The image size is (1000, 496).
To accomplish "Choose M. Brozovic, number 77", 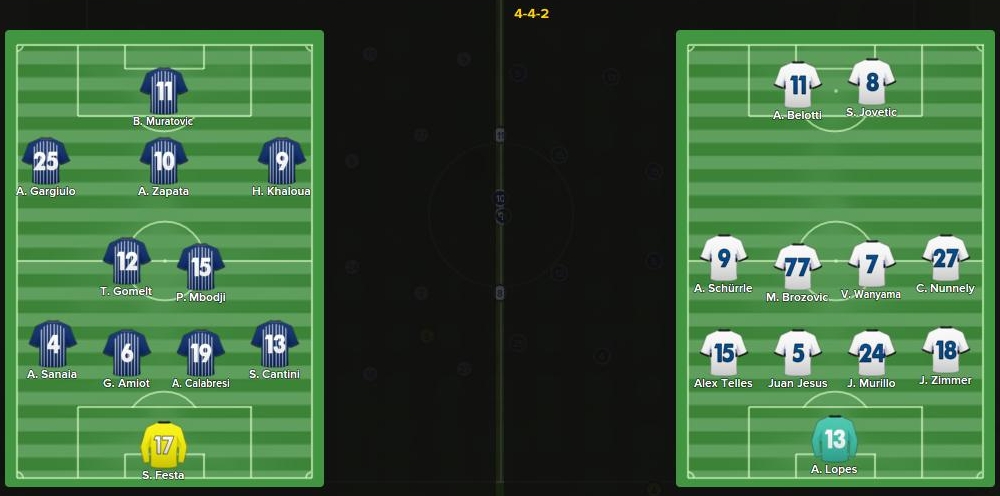I will click(x=798, y=267).
